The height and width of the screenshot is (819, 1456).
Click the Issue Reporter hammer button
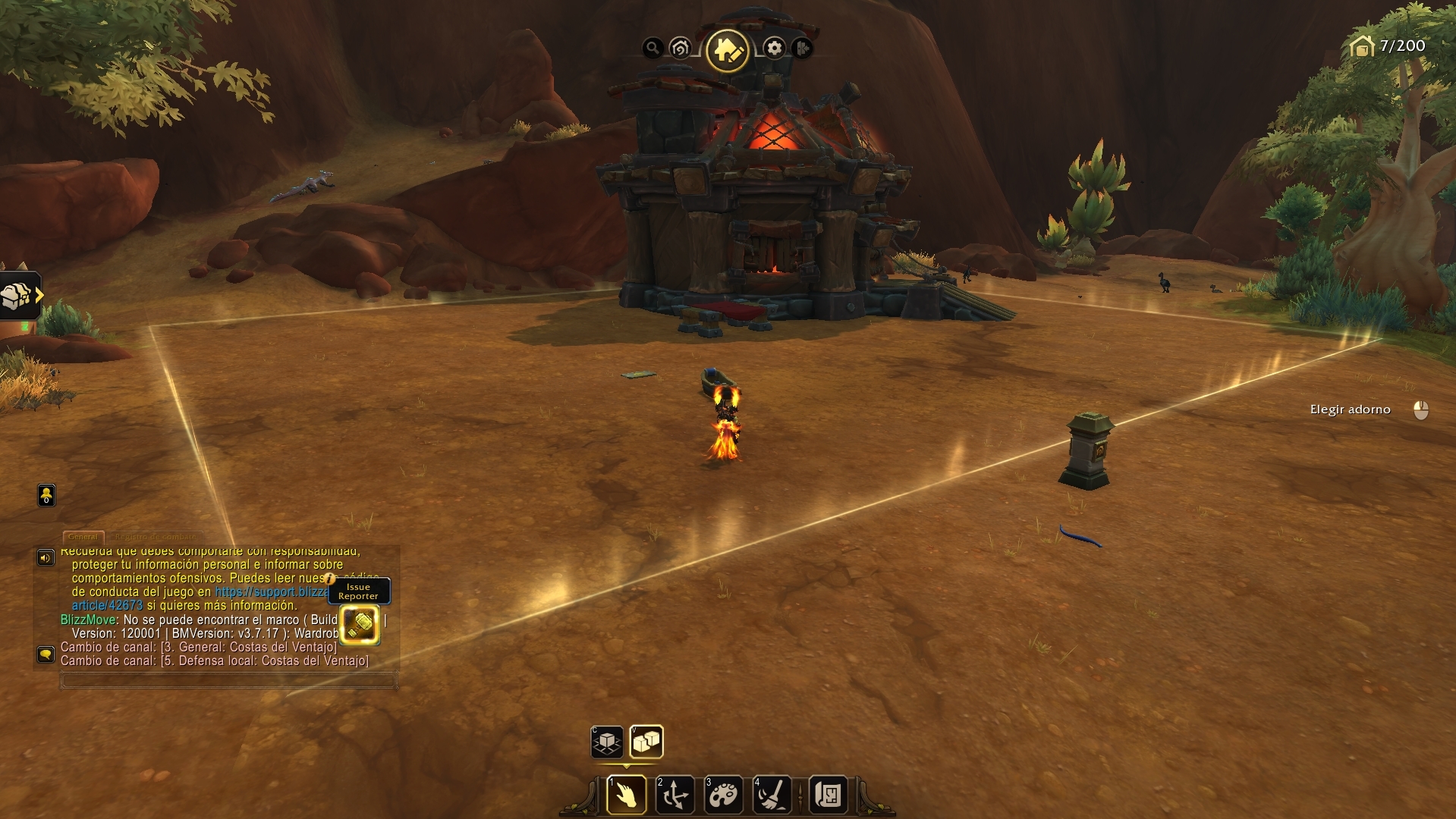pos(360,624)
